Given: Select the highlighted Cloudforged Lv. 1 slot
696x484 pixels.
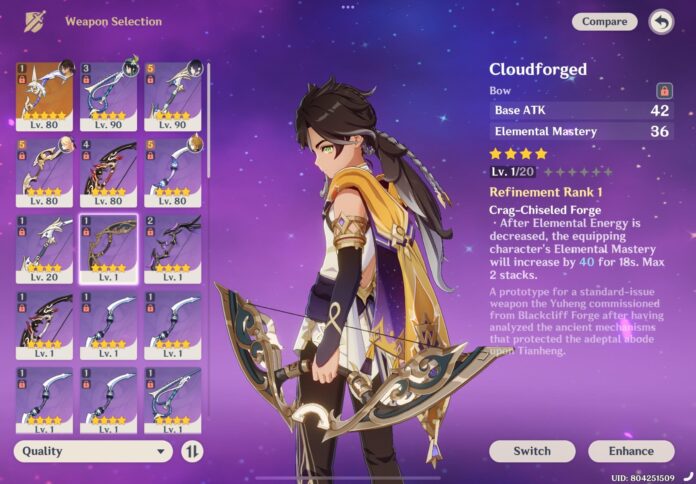Looking at the screenshot, I should point(108,248).
